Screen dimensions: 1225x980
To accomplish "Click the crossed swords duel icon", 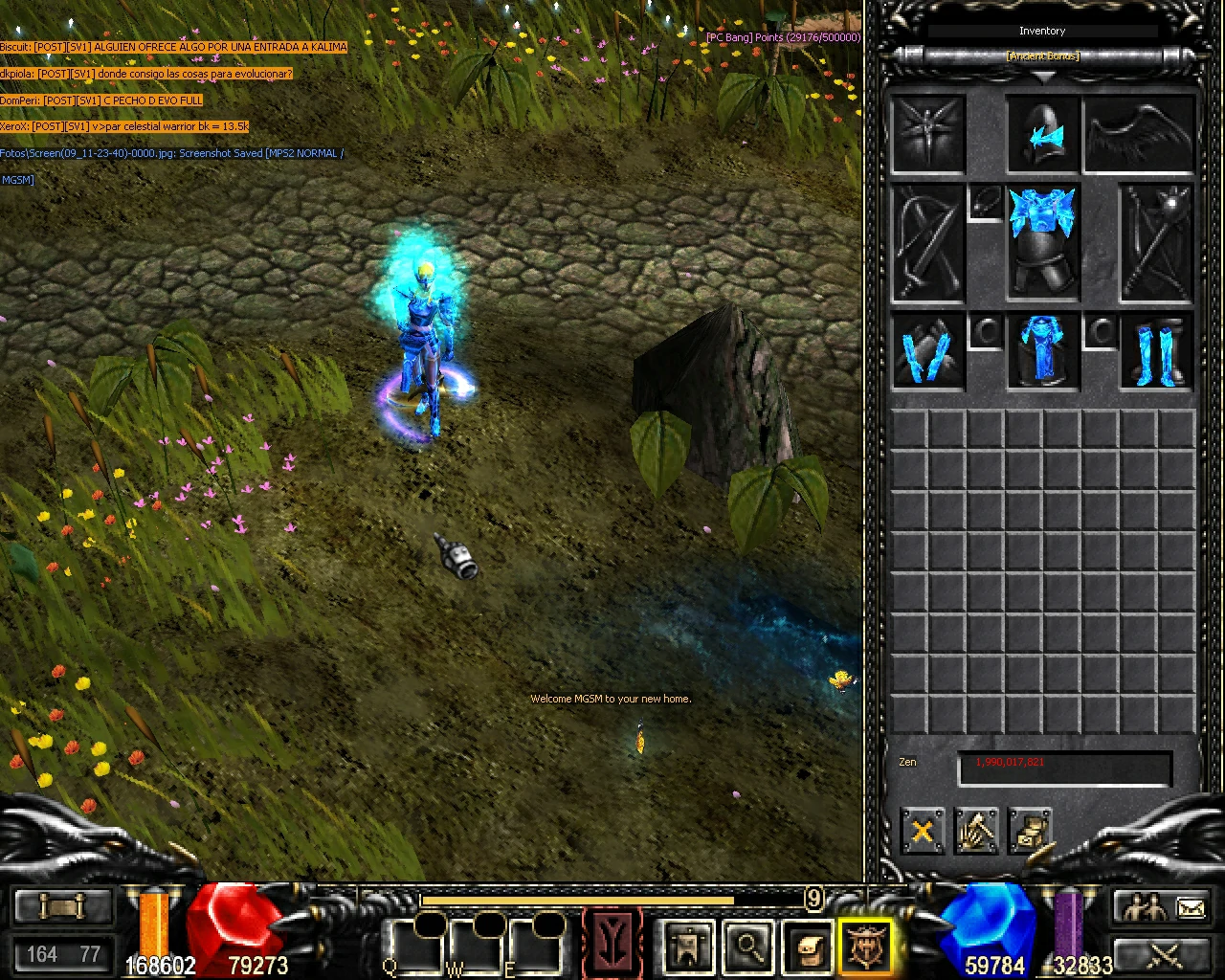I will pos(1163,957).
